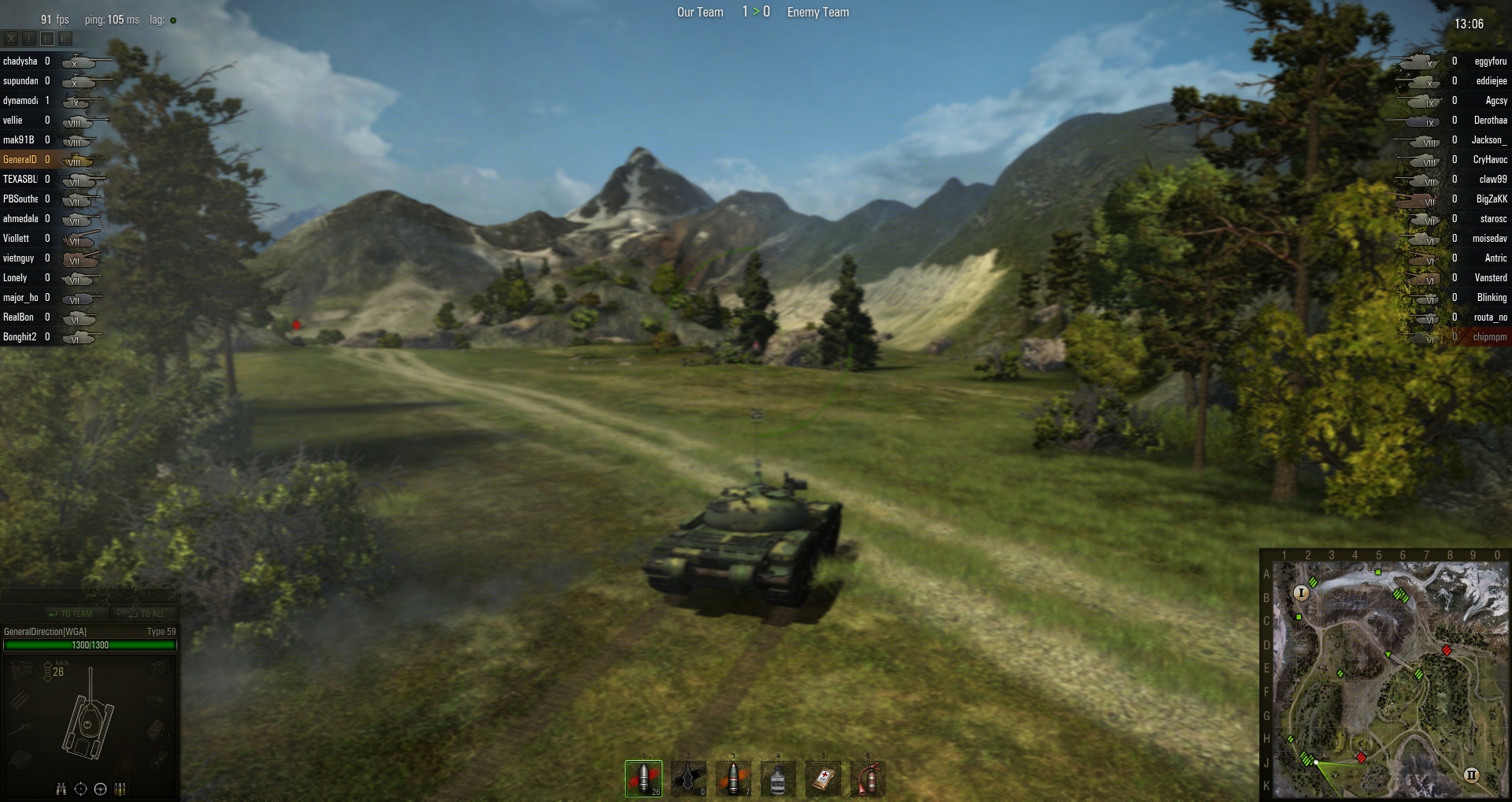Viewport: 1512px width, 802px height.
Task: Select the armor-piercing shell with 26 rounds
Action: (x=643, y=778)
